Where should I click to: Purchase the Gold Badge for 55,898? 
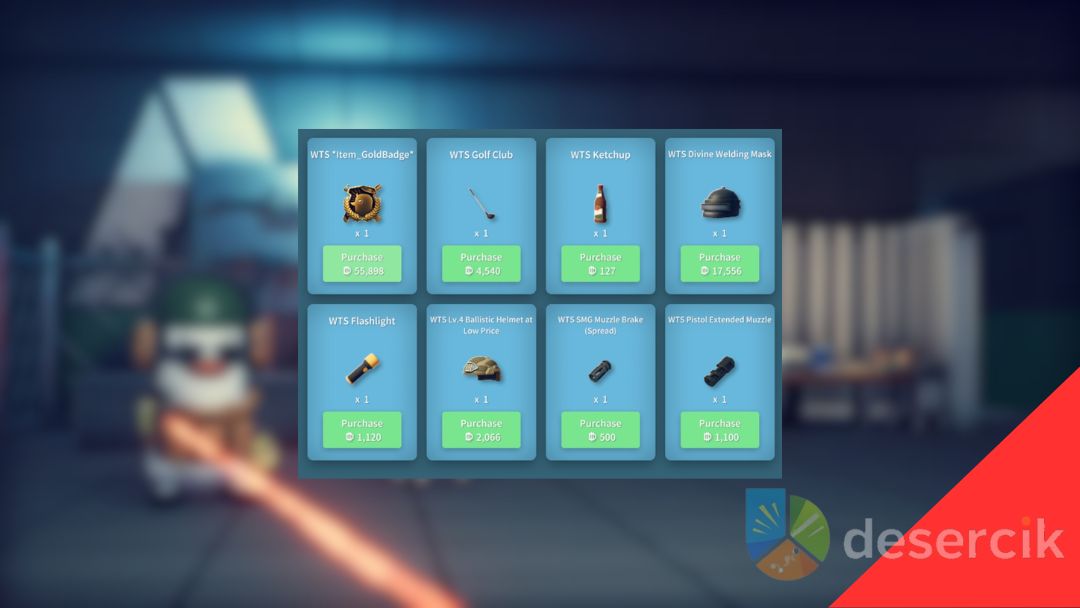pos(362,264)
